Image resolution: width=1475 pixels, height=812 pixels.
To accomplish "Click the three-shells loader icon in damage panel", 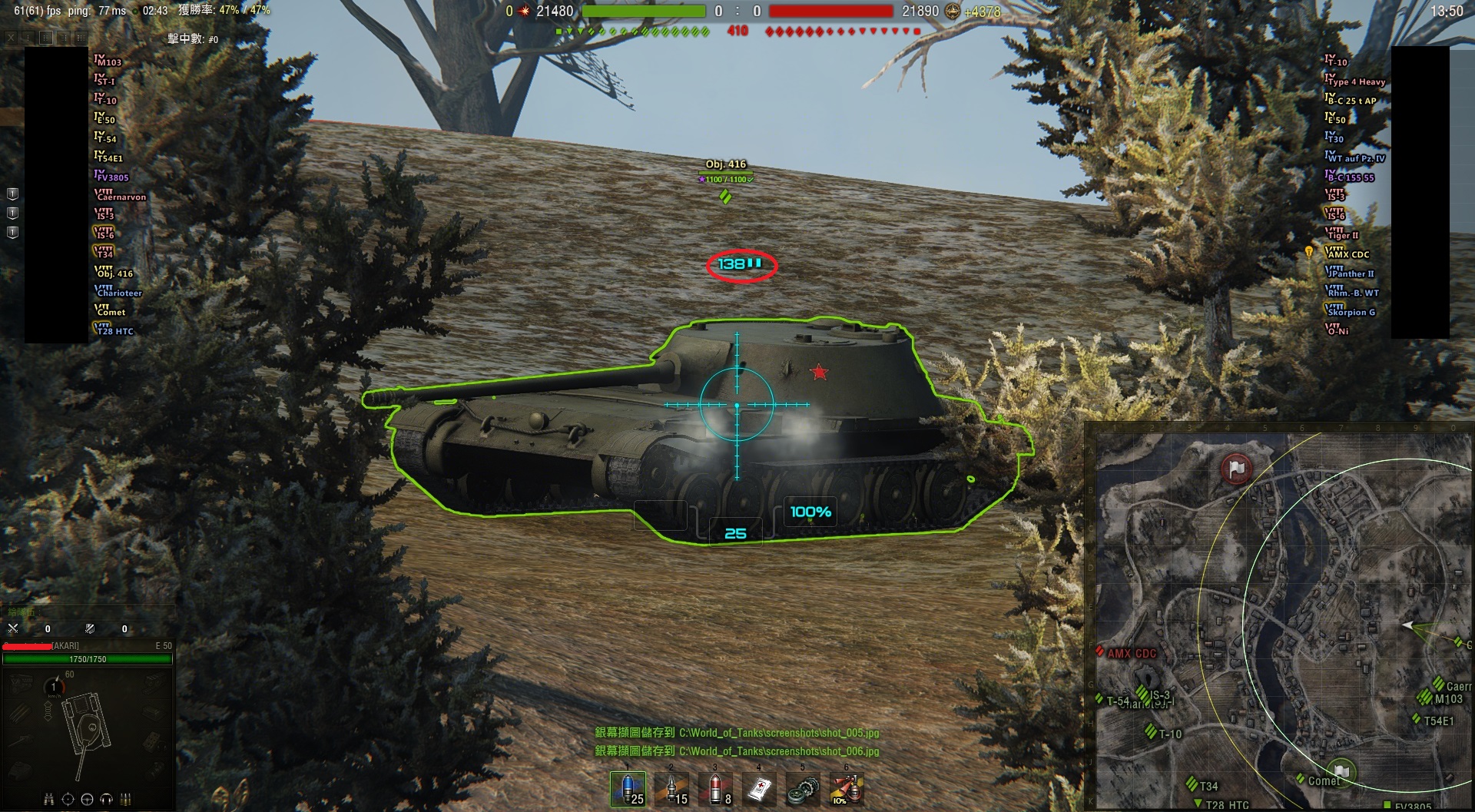I will [x=125, y=800].
